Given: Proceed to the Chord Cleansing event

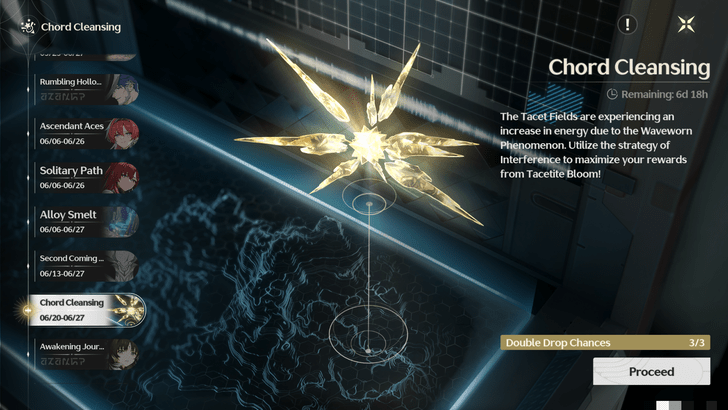Looking at the screenshot, I should pyautogui.click(x=651, y=372).
